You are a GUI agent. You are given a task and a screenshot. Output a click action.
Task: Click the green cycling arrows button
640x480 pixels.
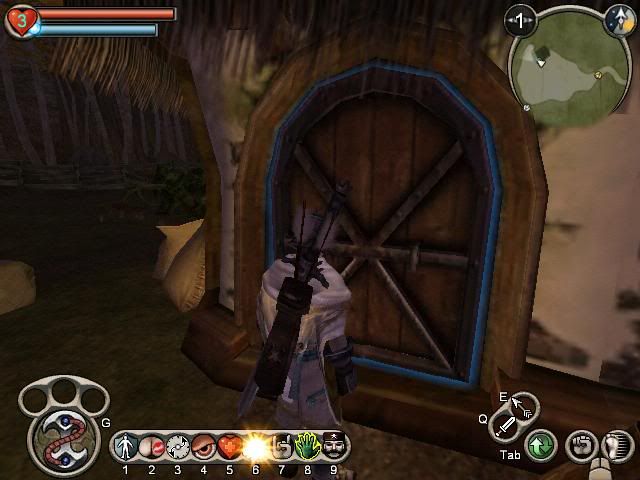tap(541, 444)
